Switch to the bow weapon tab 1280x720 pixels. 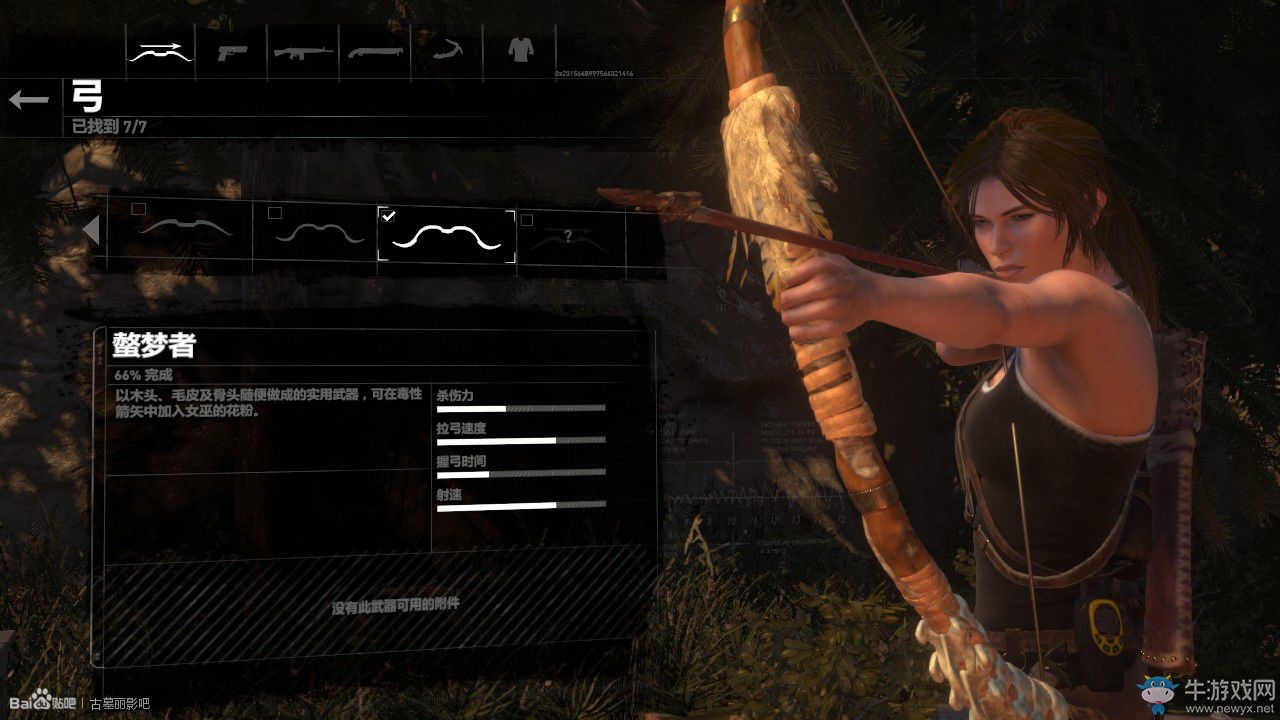pos(160,50)
